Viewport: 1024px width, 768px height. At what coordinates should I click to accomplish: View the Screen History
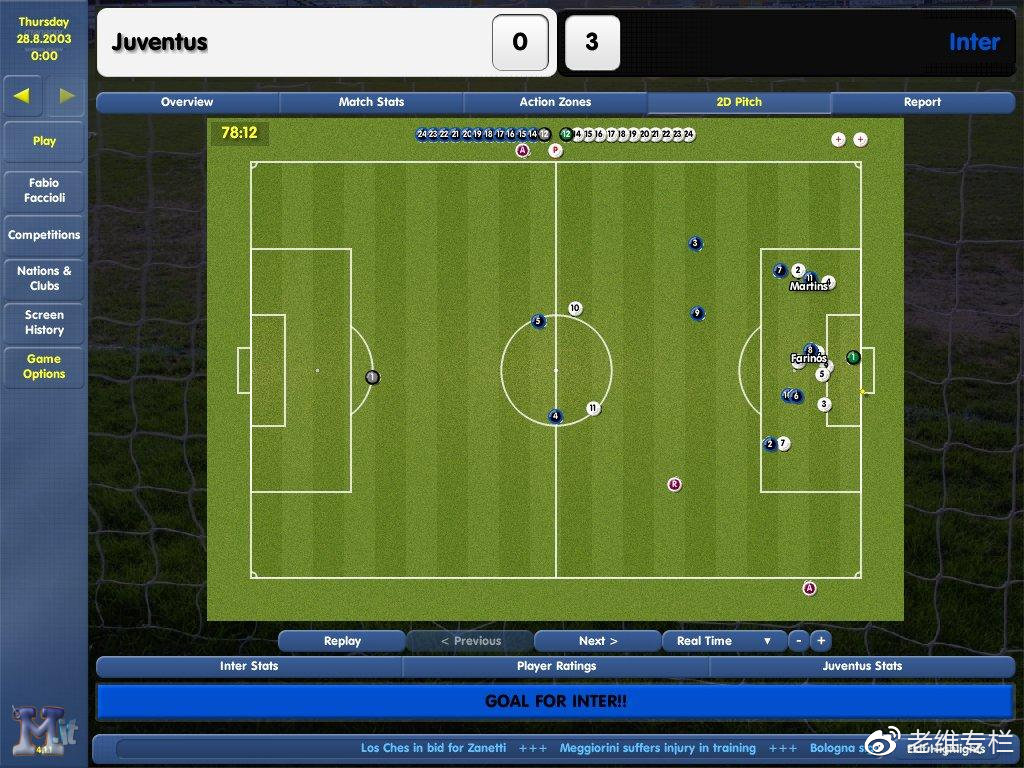click(x=44, y=322)
